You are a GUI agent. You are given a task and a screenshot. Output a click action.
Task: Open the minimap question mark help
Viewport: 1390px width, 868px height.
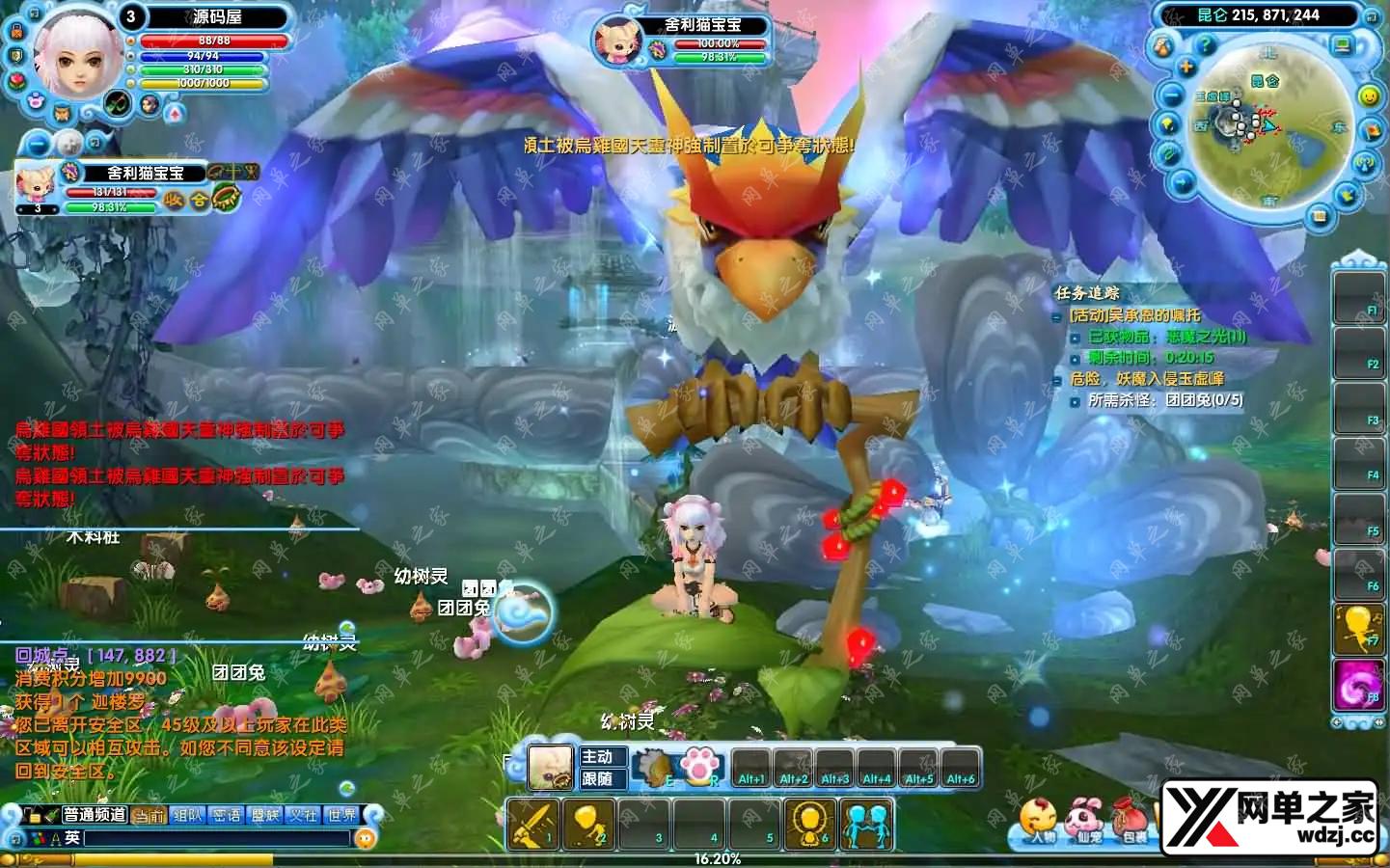click(x=1205, y=43)
